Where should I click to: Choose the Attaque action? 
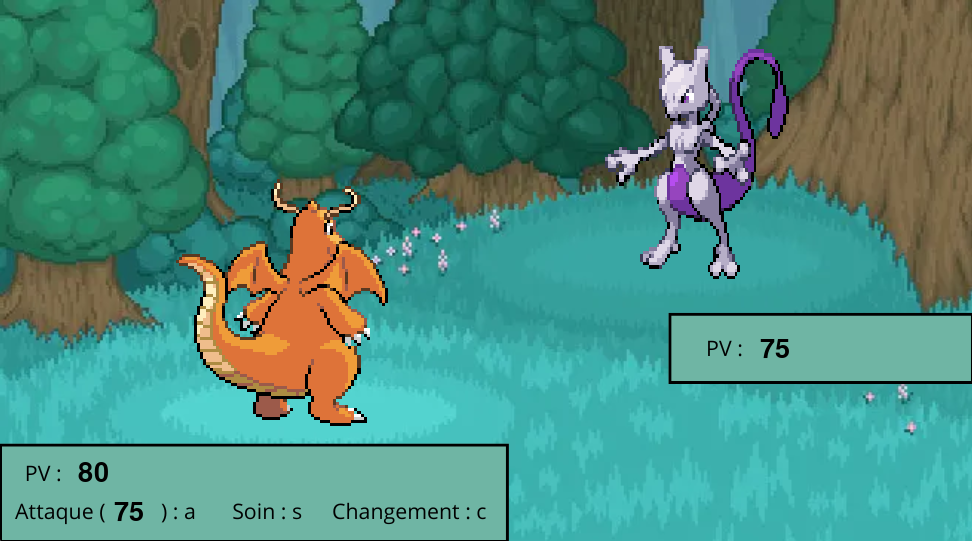pos(104,512)
